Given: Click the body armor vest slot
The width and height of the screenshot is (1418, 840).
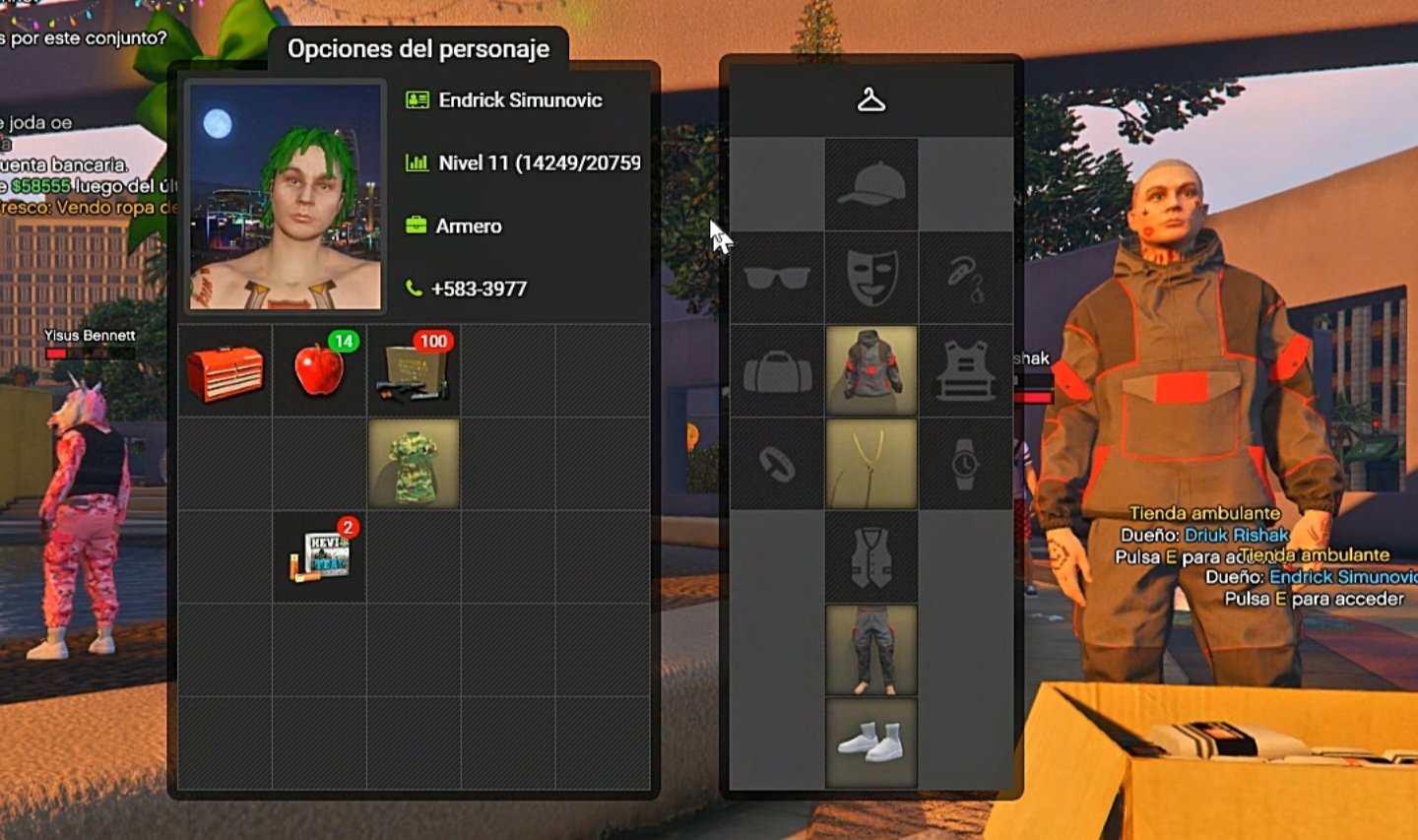Looking at the screenshot, I should [x=965, y=371].
